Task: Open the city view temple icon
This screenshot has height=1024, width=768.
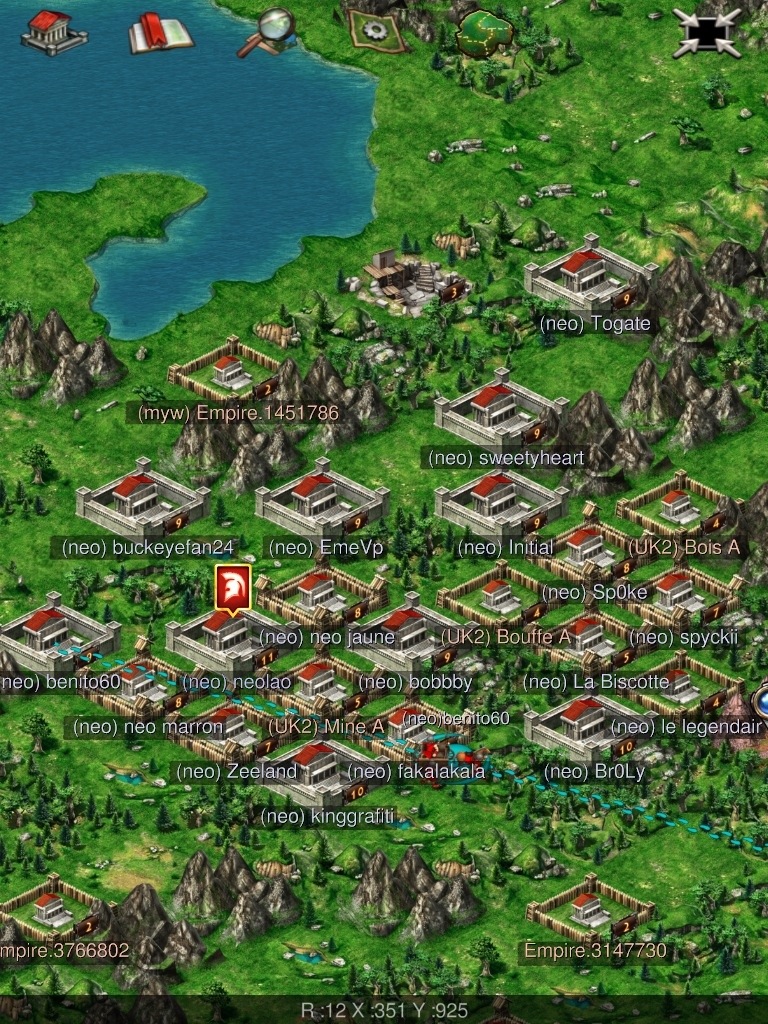Action: pos(53,32)
